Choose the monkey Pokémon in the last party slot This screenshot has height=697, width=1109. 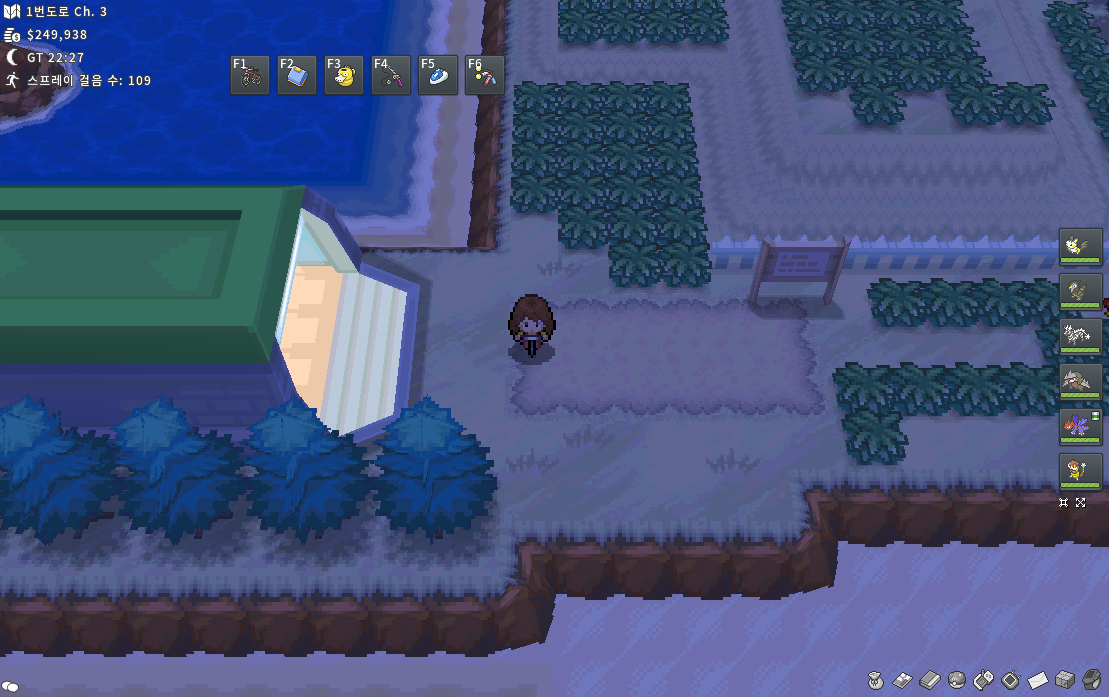1081,471
